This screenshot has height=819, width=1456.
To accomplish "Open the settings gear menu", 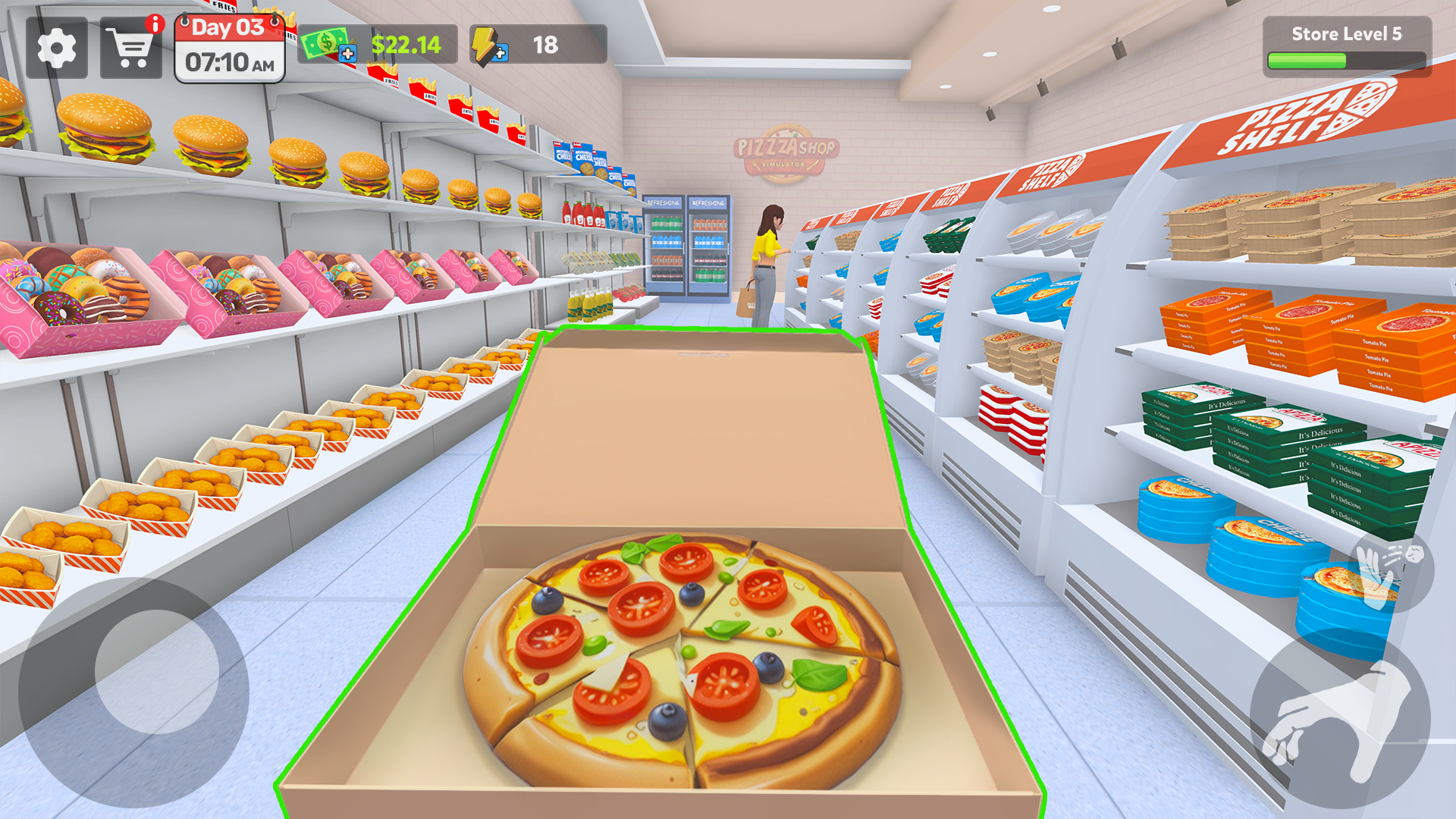I will [x=57, y=49].
